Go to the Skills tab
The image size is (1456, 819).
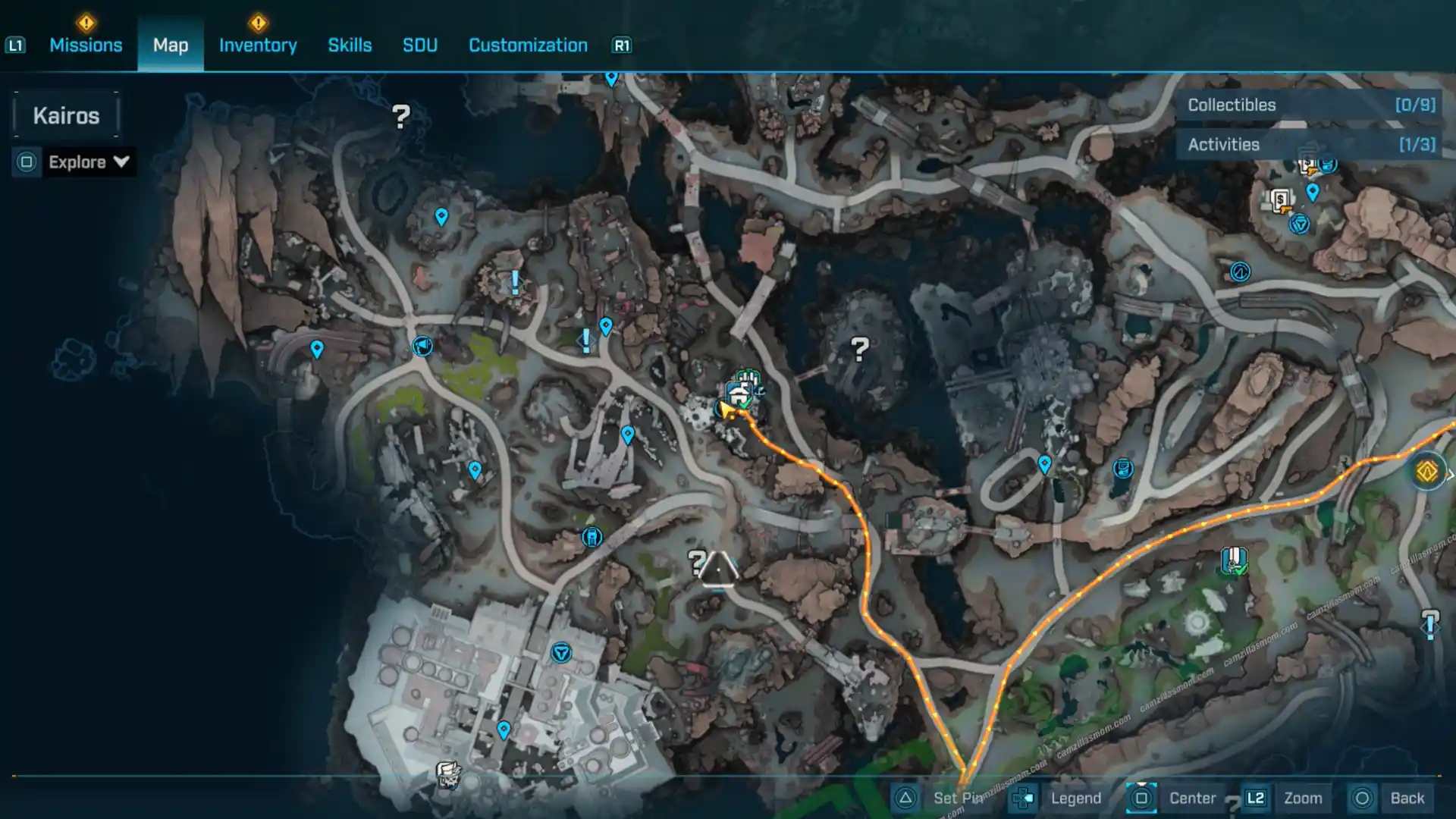(350, 45)
